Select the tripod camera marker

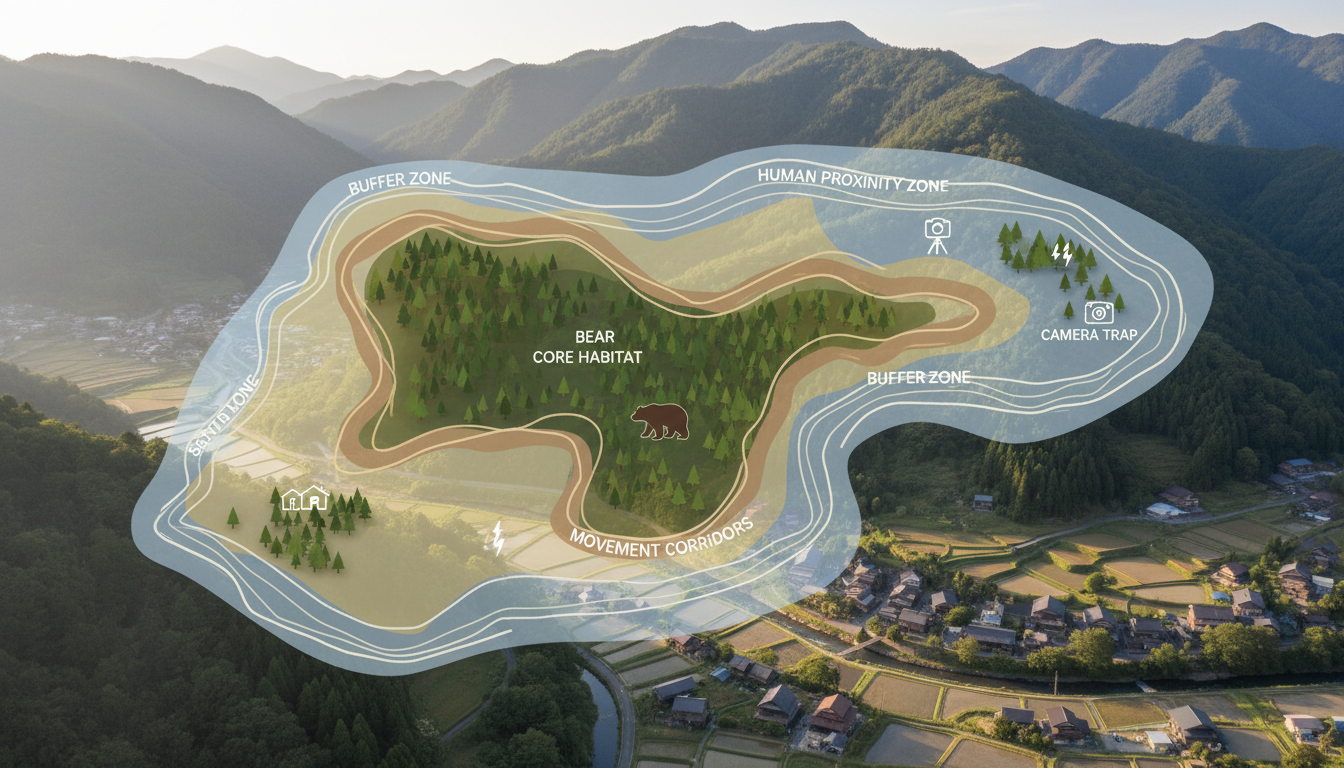click(x=937, y=235)
